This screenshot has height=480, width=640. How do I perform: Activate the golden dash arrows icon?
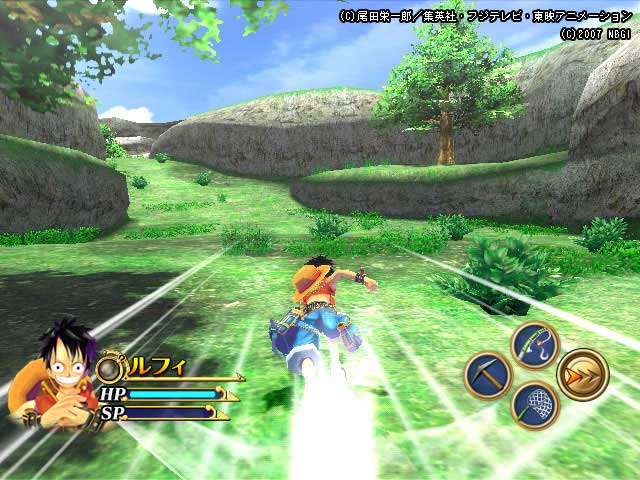coord(582,374)
